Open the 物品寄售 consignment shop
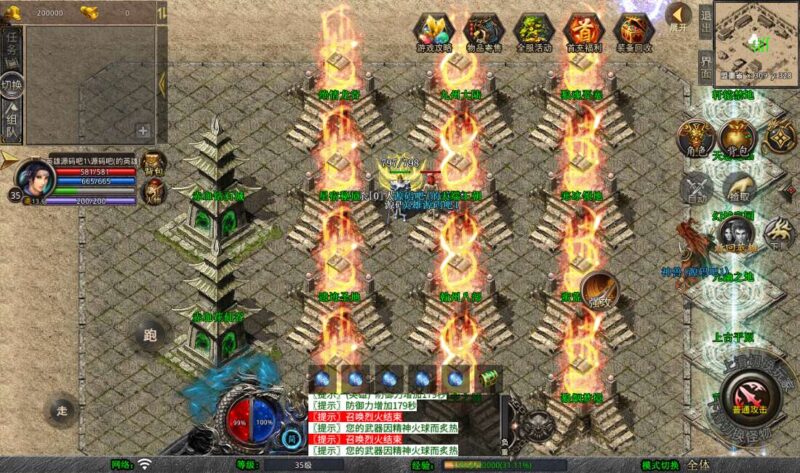The height and width of the screenshot is (473, 800). (x=484, y=32)
